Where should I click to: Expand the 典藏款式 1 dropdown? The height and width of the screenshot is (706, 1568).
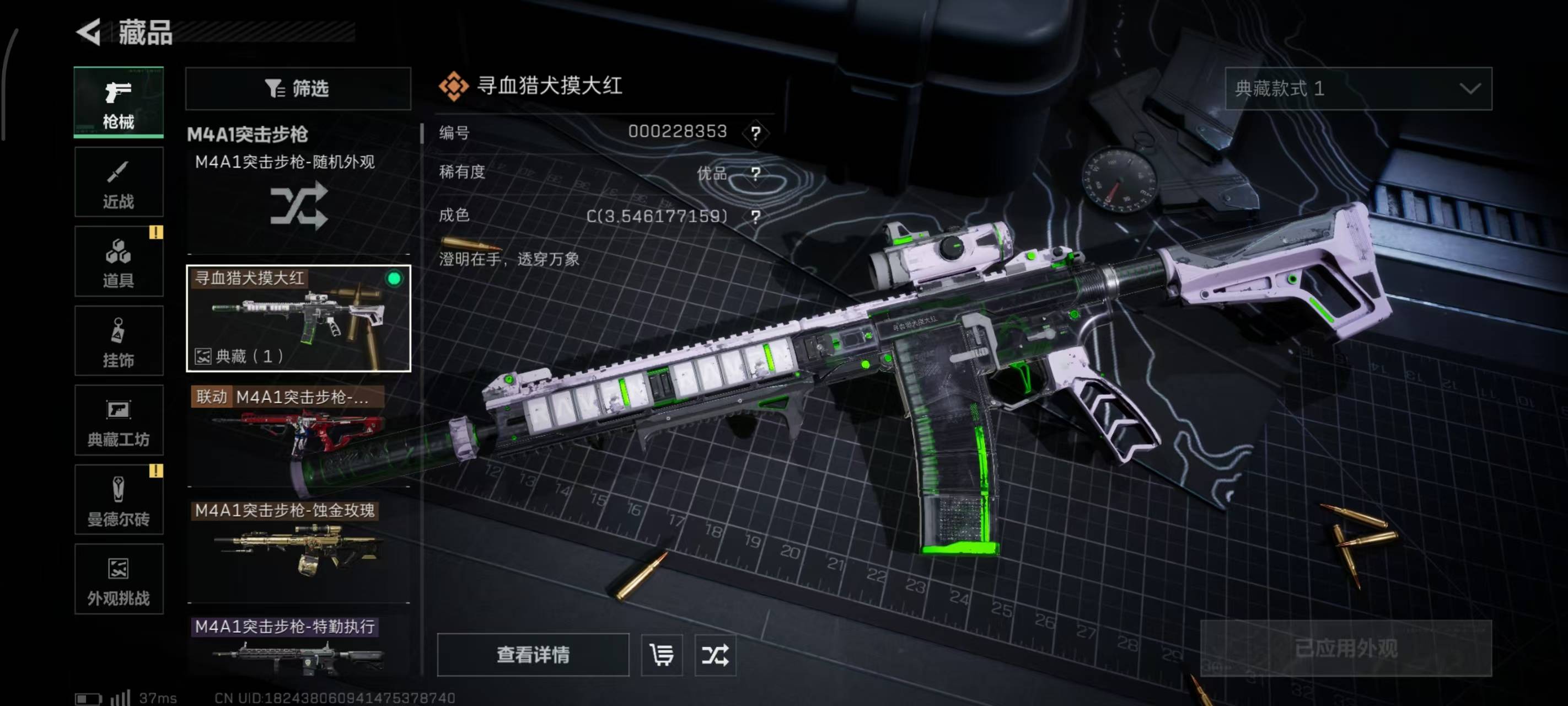(x=1358, y=89)
